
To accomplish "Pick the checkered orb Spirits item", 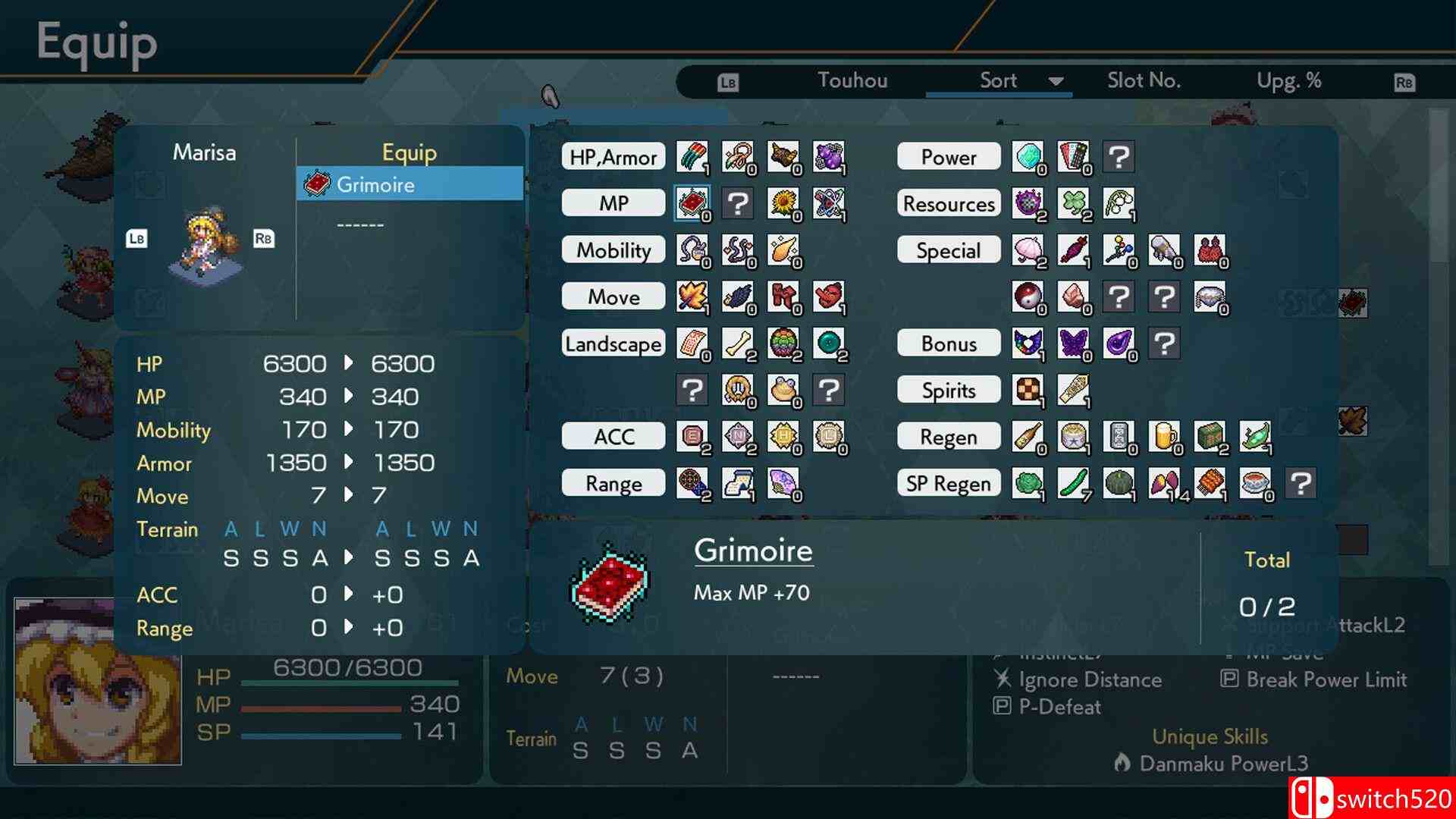I will (x=1027, y=390).
